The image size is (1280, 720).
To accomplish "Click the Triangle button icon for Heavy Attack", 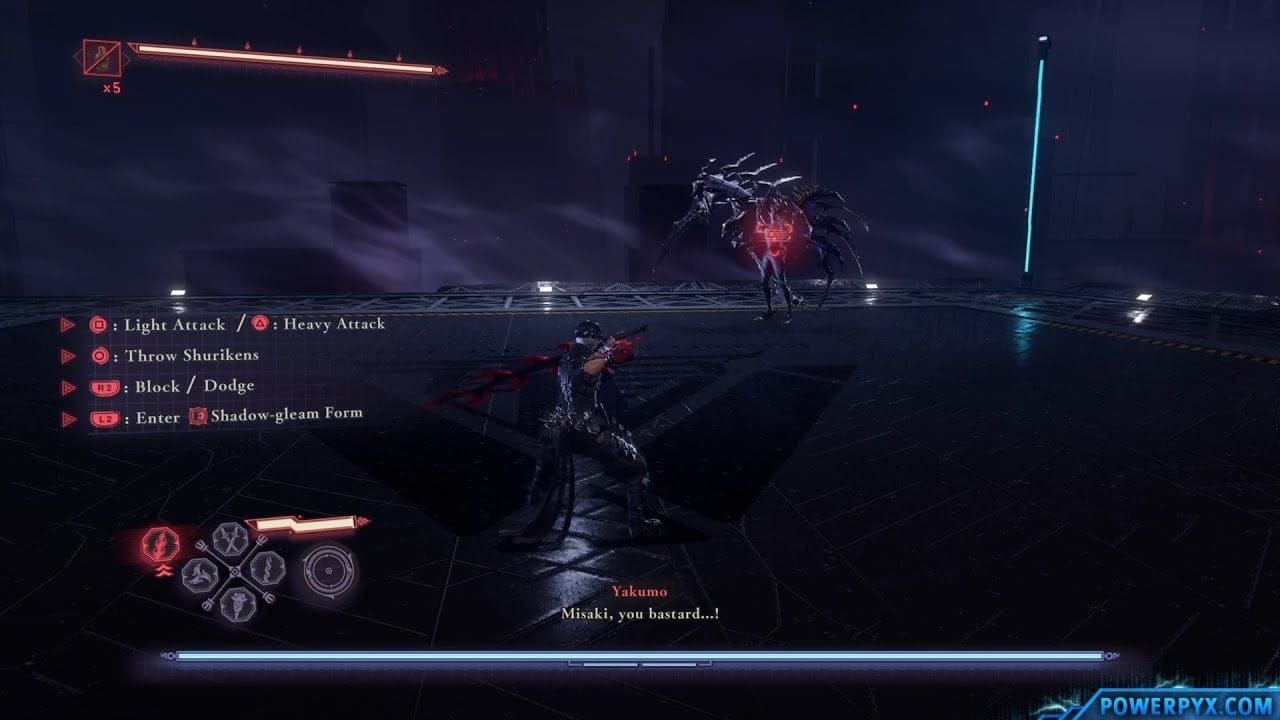I will pyautogui.click(x=262, y=323).
